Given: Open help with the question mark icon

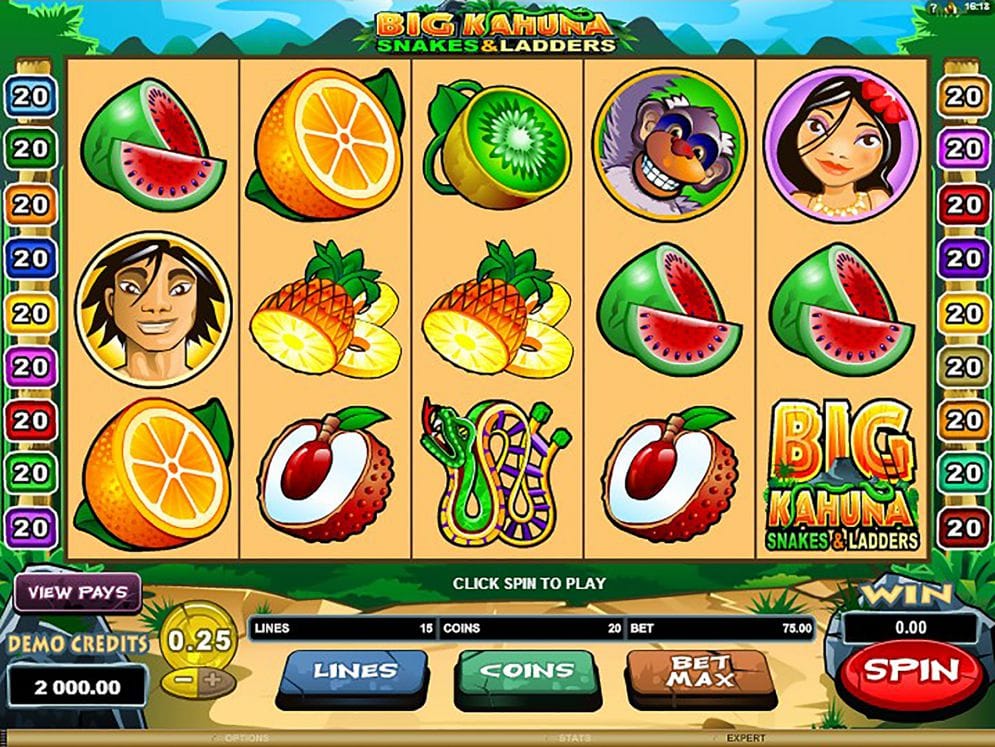Looking at the screenshot, I should pos(932,8).
